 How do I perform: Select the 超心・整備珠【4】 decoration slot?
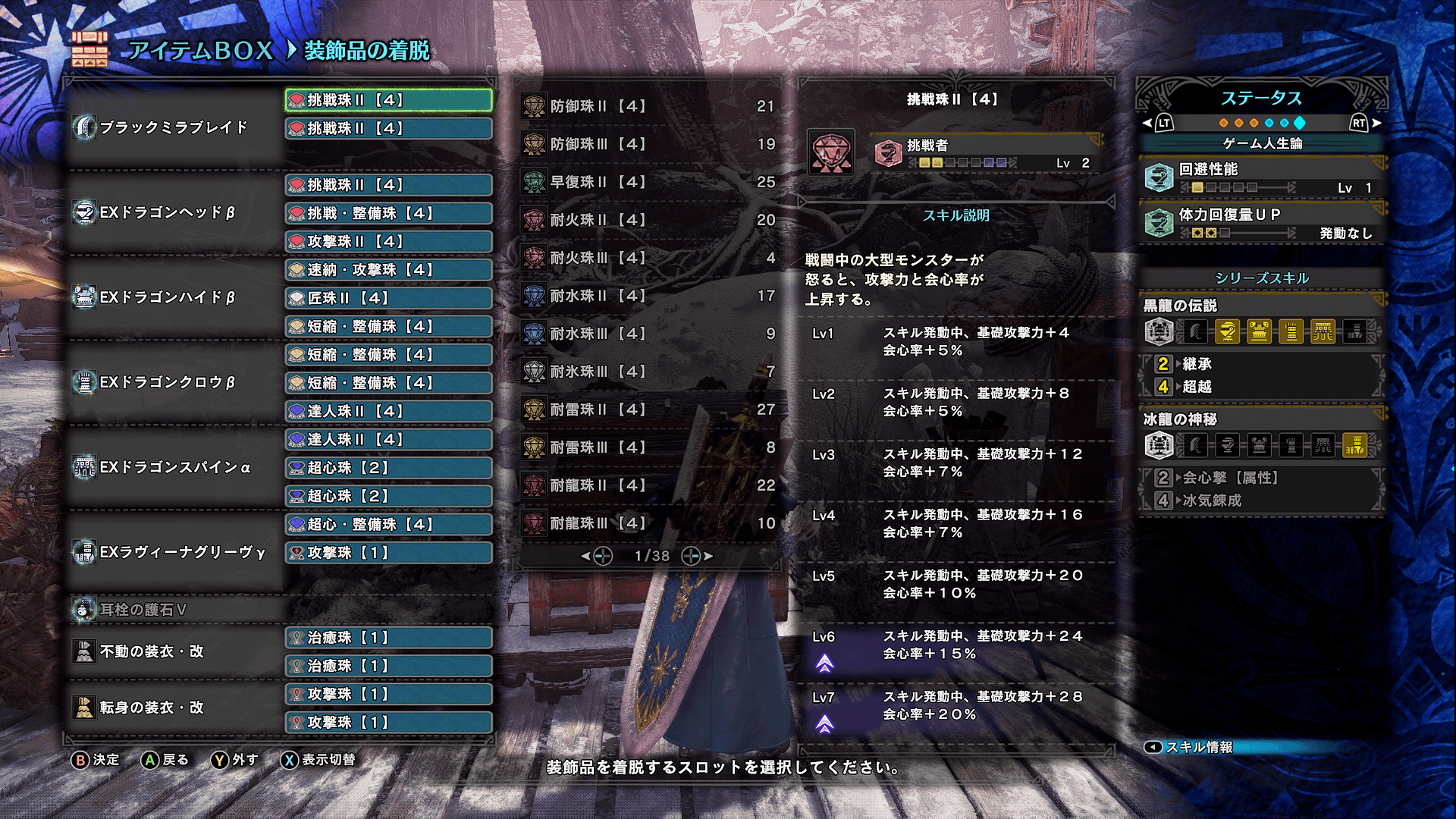coord(388,524)
